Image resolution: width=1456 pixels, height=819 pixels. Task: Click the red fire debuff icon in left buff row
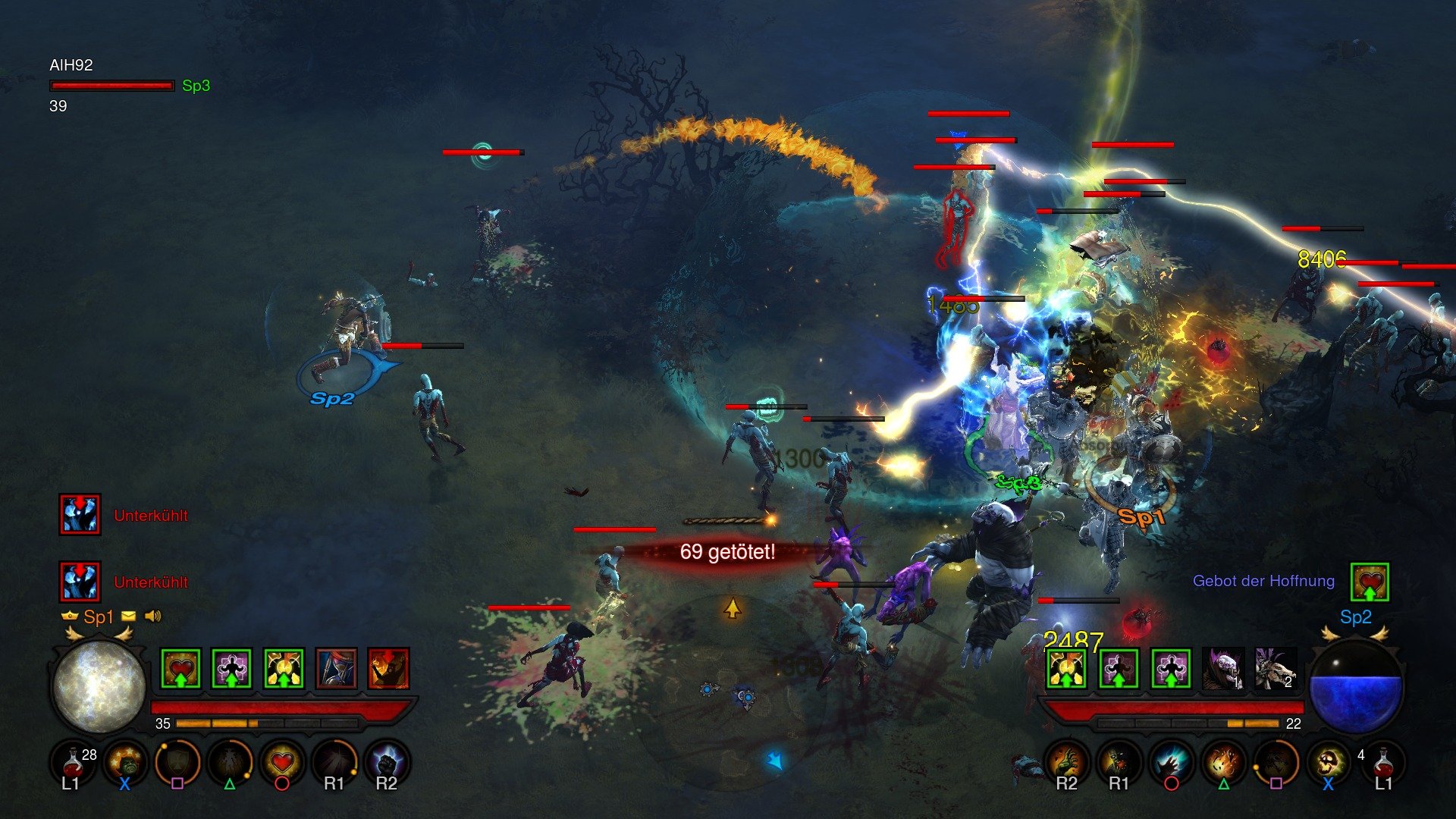point(388,668)
